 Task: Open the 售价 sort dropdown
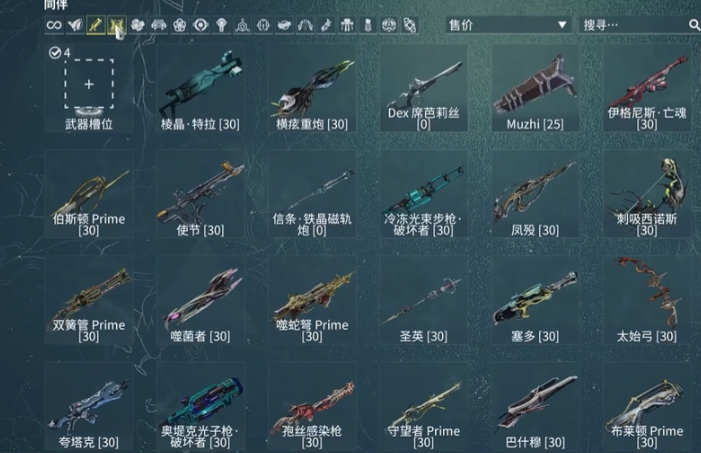tap(506, 24)
